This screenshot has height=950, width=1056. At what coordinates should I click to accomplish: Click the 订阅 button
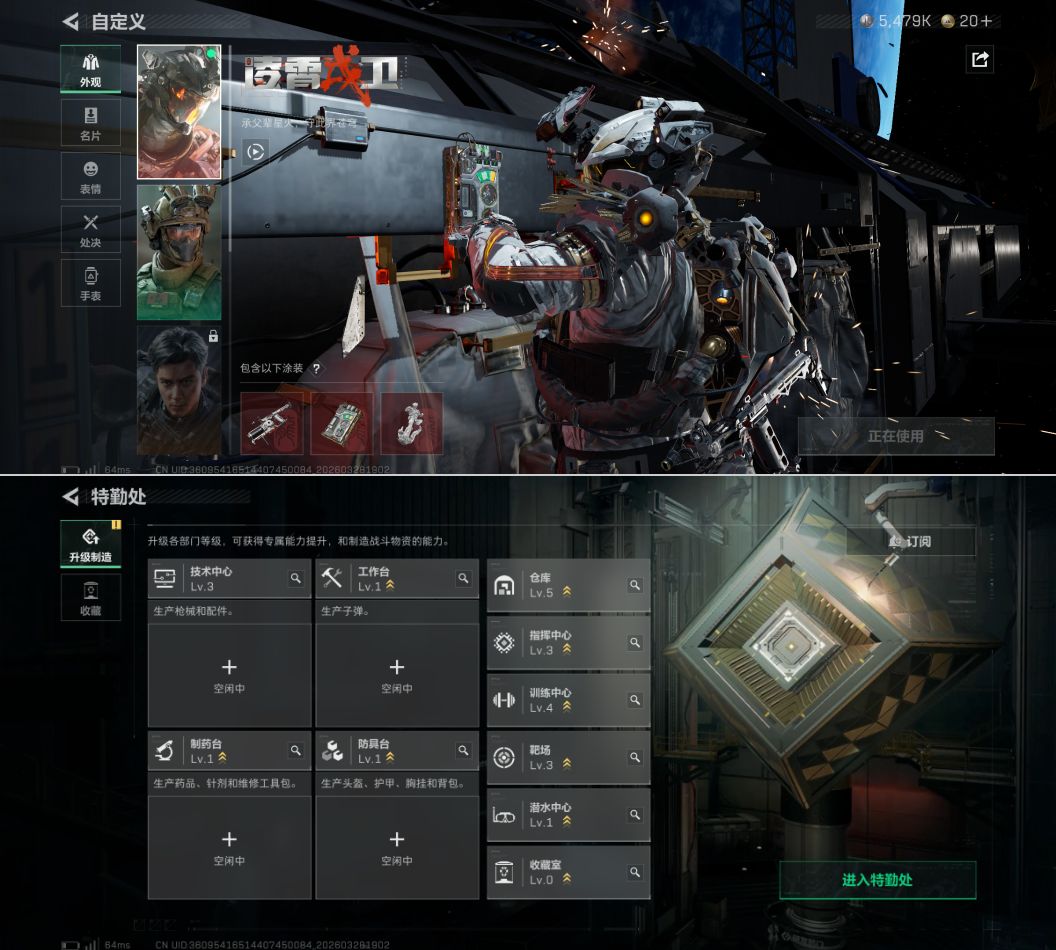coord(910,541)
